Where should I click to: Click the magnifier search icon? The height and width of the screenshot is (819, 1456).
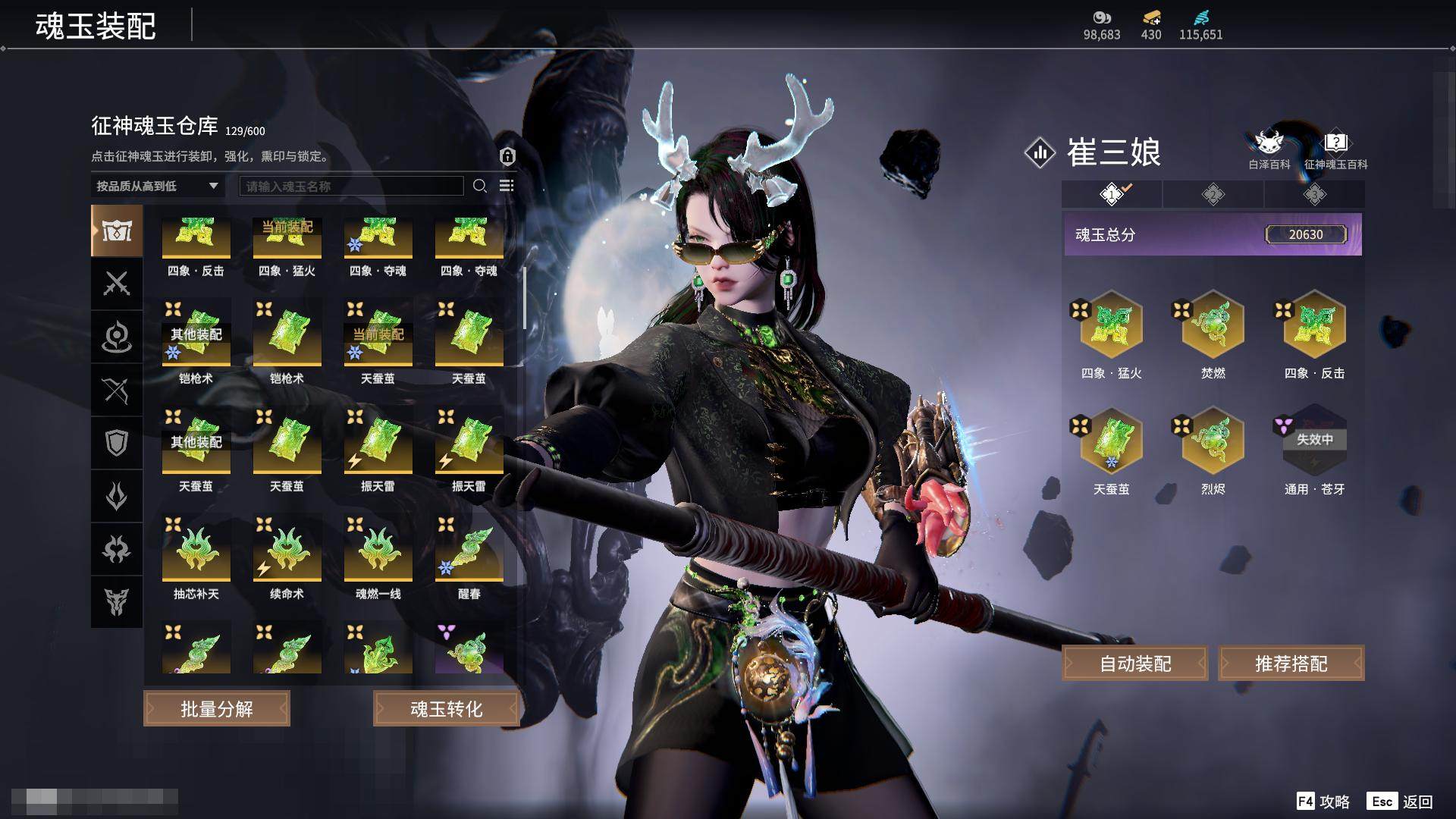click(x=479, y=186)
